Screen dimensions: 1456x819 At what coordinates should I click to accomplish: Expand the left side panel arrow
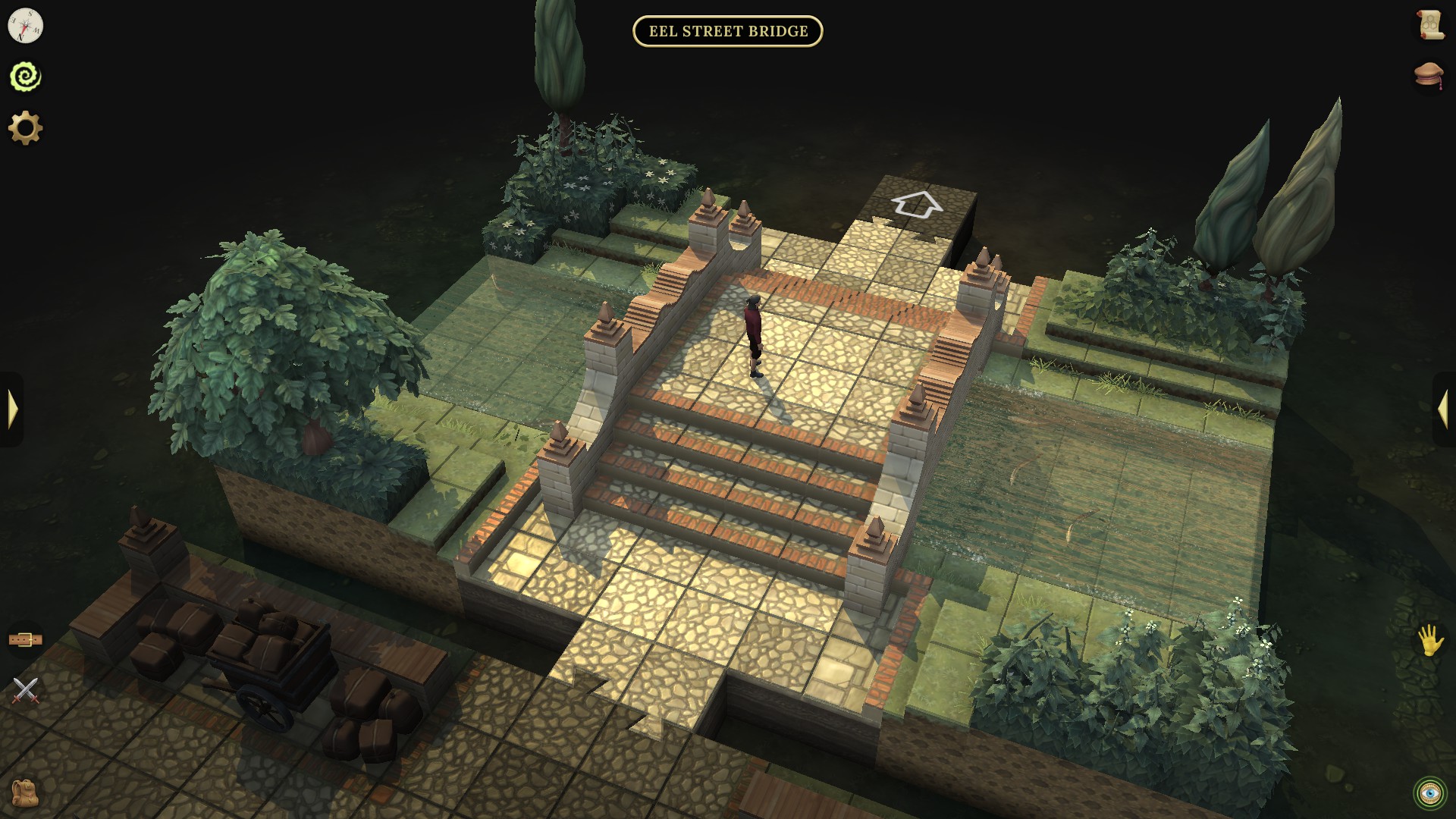coord(12,409)
